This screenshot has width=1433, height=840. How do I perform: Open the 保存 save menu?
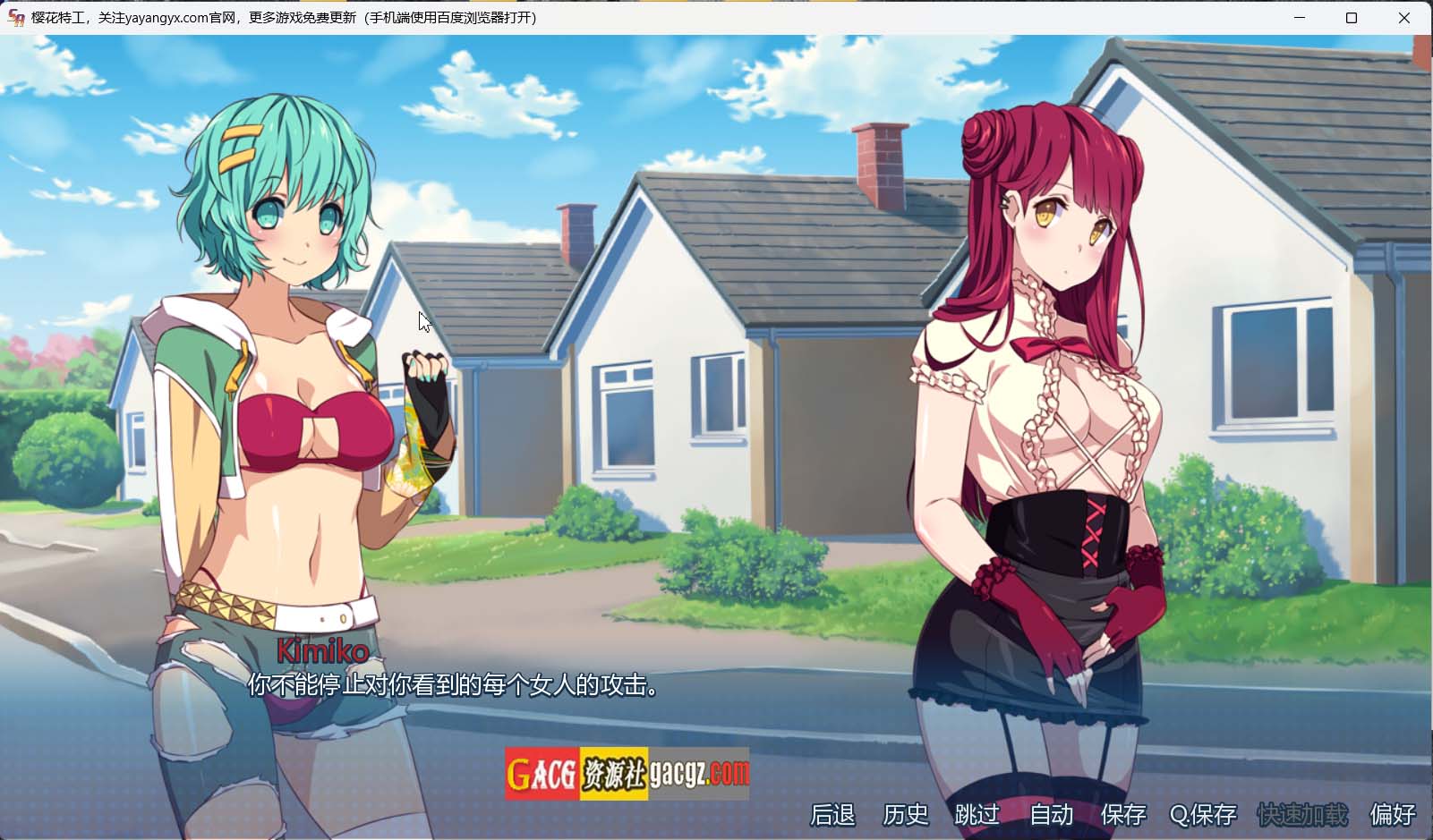coord(1123,815)
